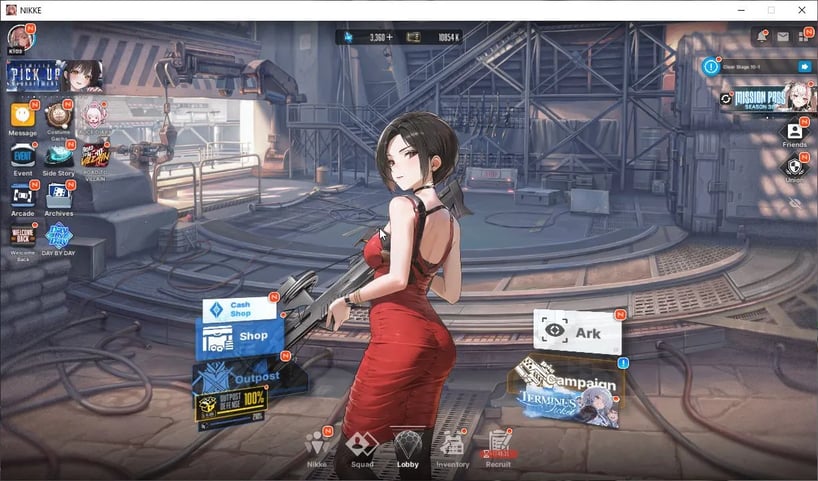Open the notification bell
The height and width of the screenshot is (481, 818).
(x=760, y=37)
